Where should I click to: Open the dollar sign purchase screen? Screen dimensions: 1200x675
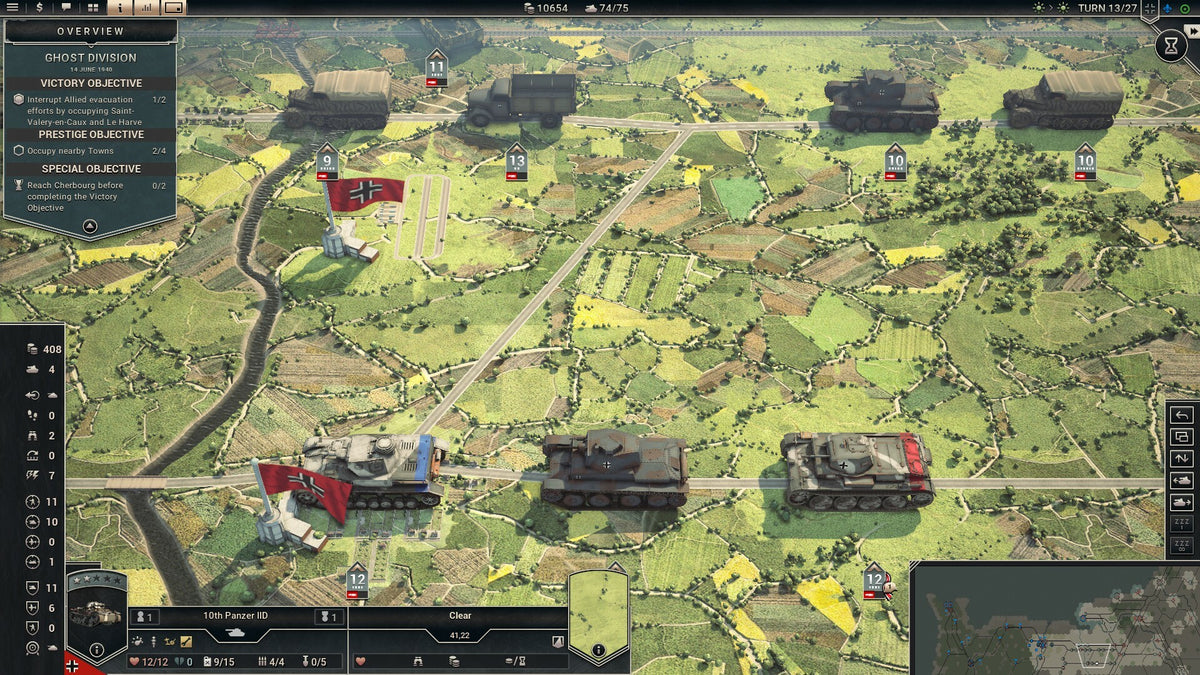[x=39, y=7]
